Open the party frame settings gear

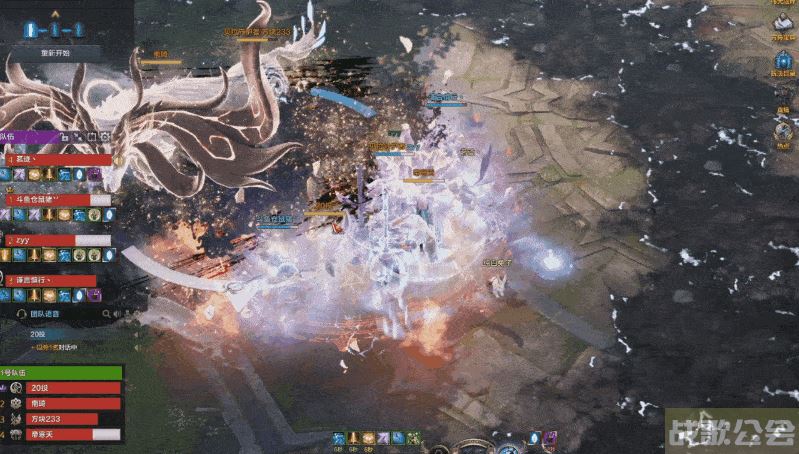tap(105, 136)
